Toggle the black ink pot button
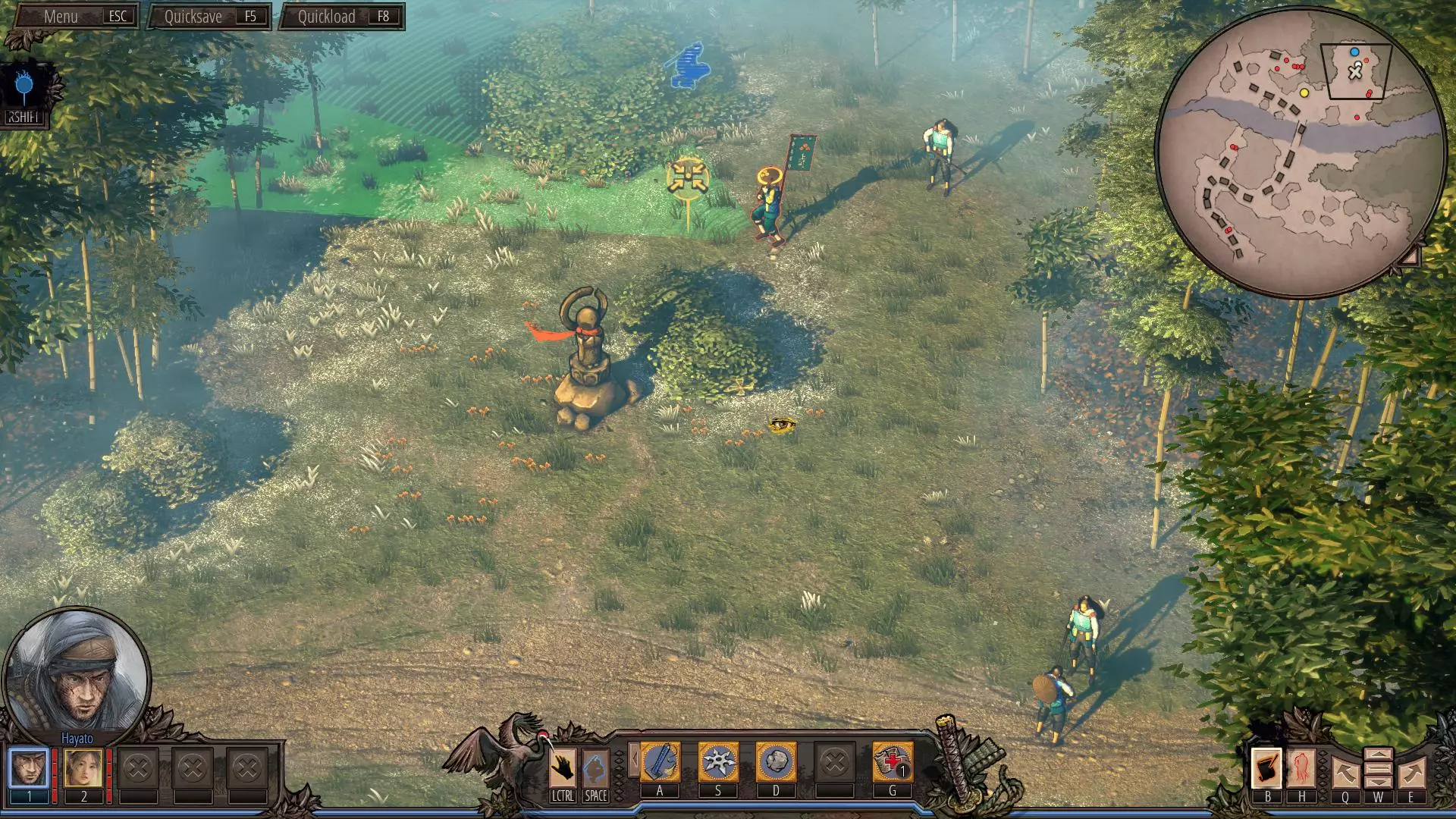Viewport: 1456px width, 819px height. click(x=1266, y=768)
